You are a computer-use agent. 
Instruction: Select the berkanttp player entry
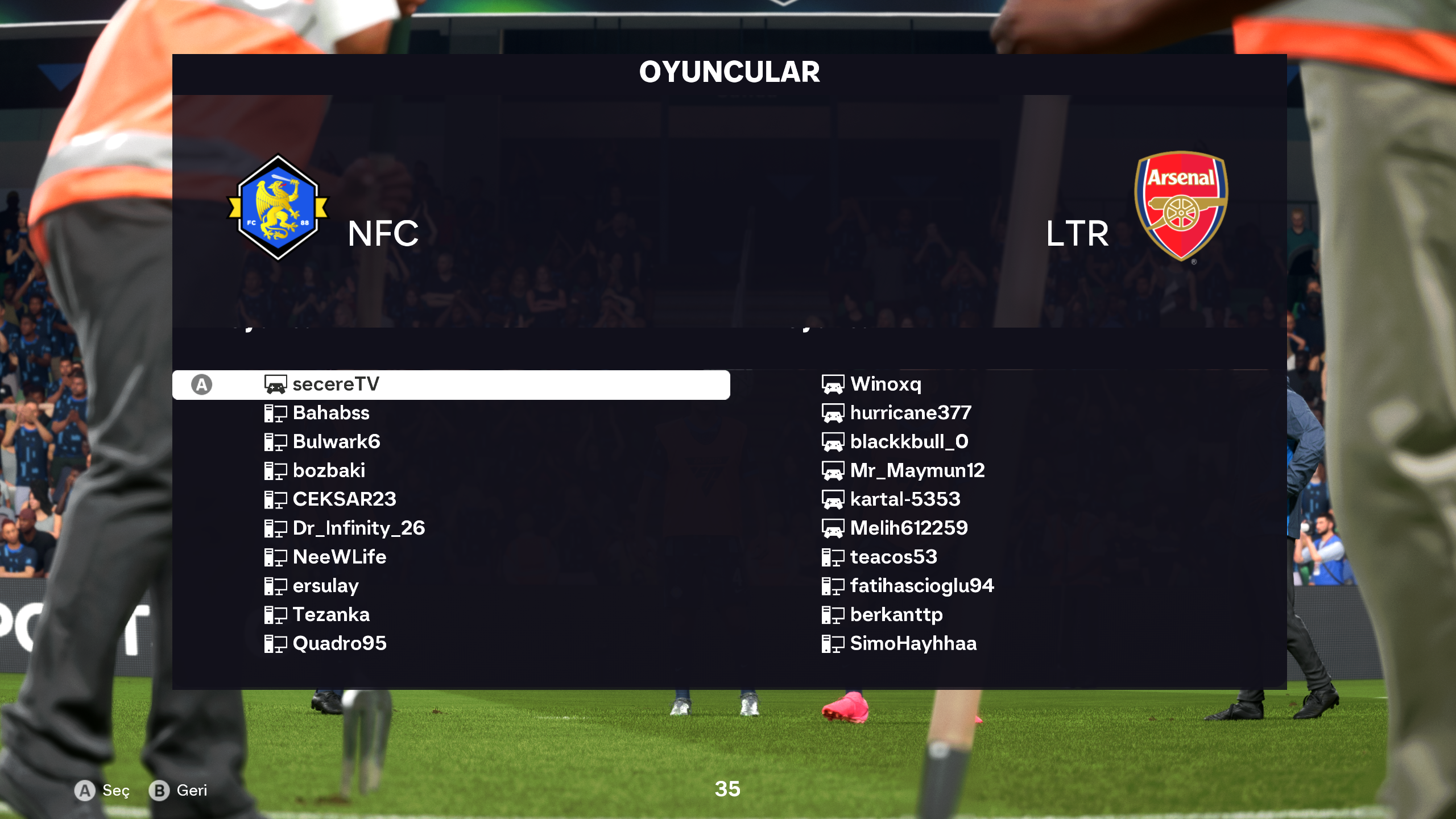coord(896,615)
